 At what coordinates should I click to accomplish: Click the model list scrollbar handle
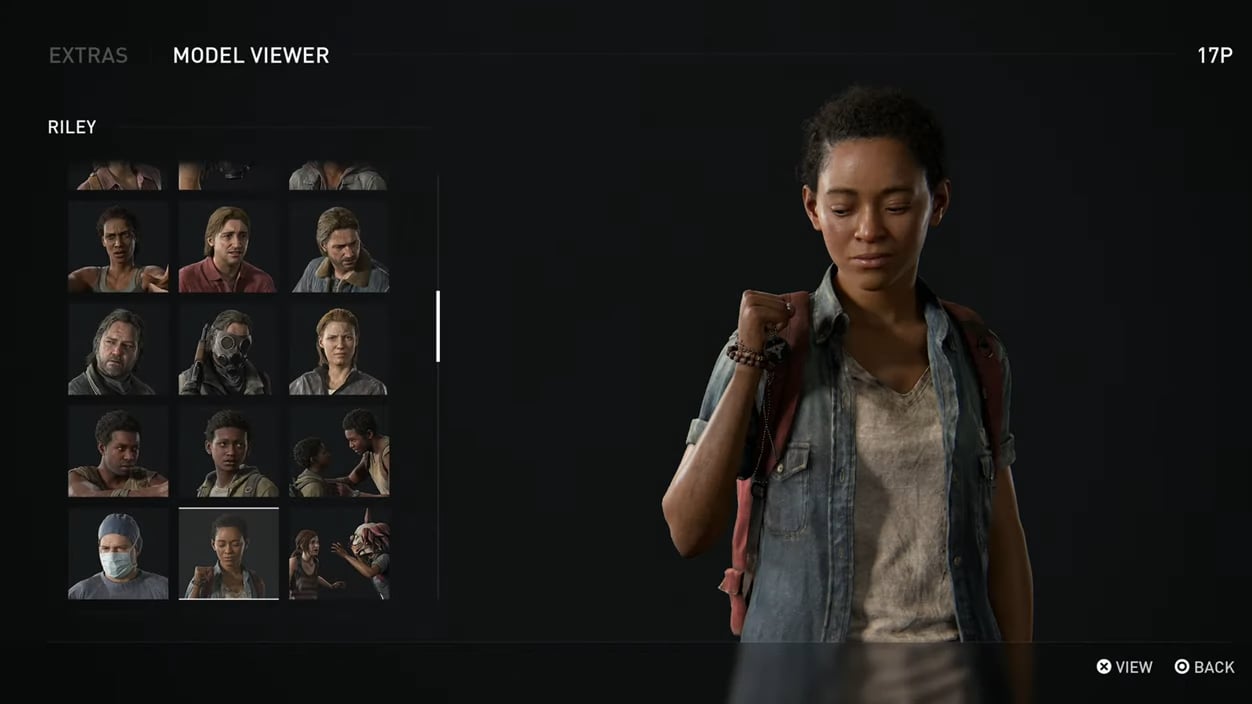(438, 326)
